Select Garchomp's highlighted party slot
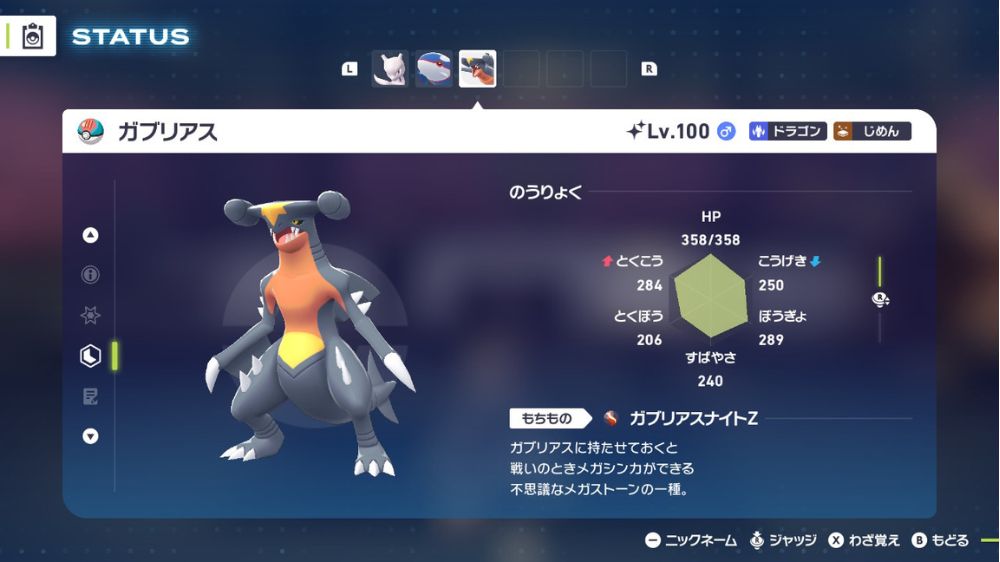The width and height of the screenshot is (1000, 562). tap(477, 69)
